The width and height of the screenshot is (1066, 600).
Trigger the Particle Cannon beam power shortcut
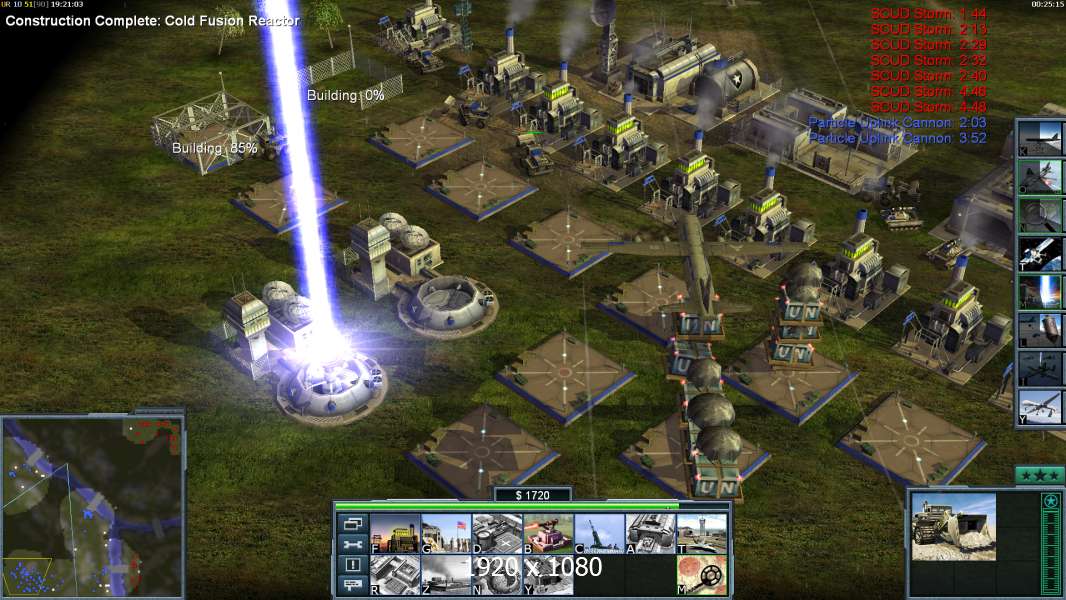pos(1038,292)
